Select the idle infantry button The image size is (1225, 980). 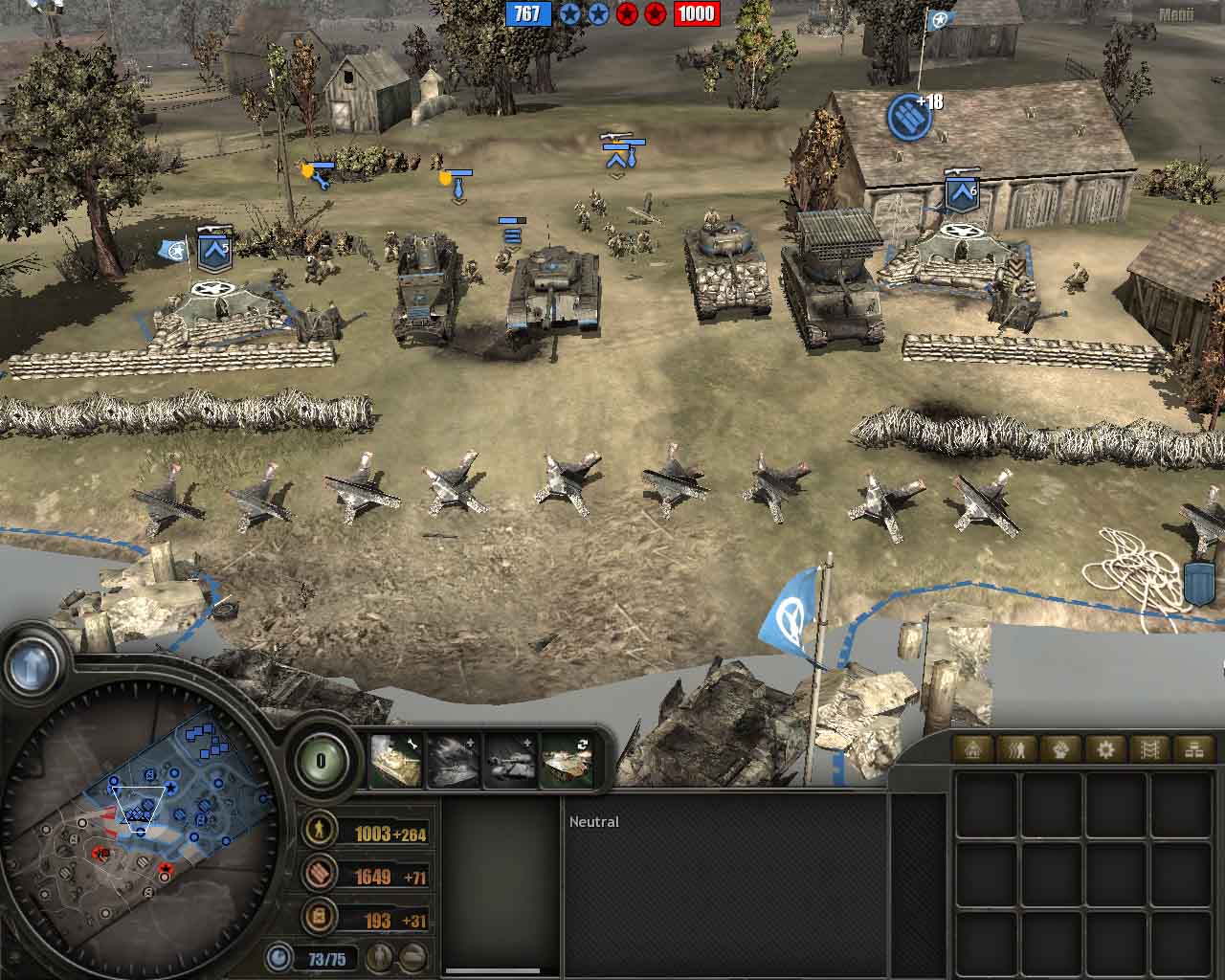pos(381,956)
